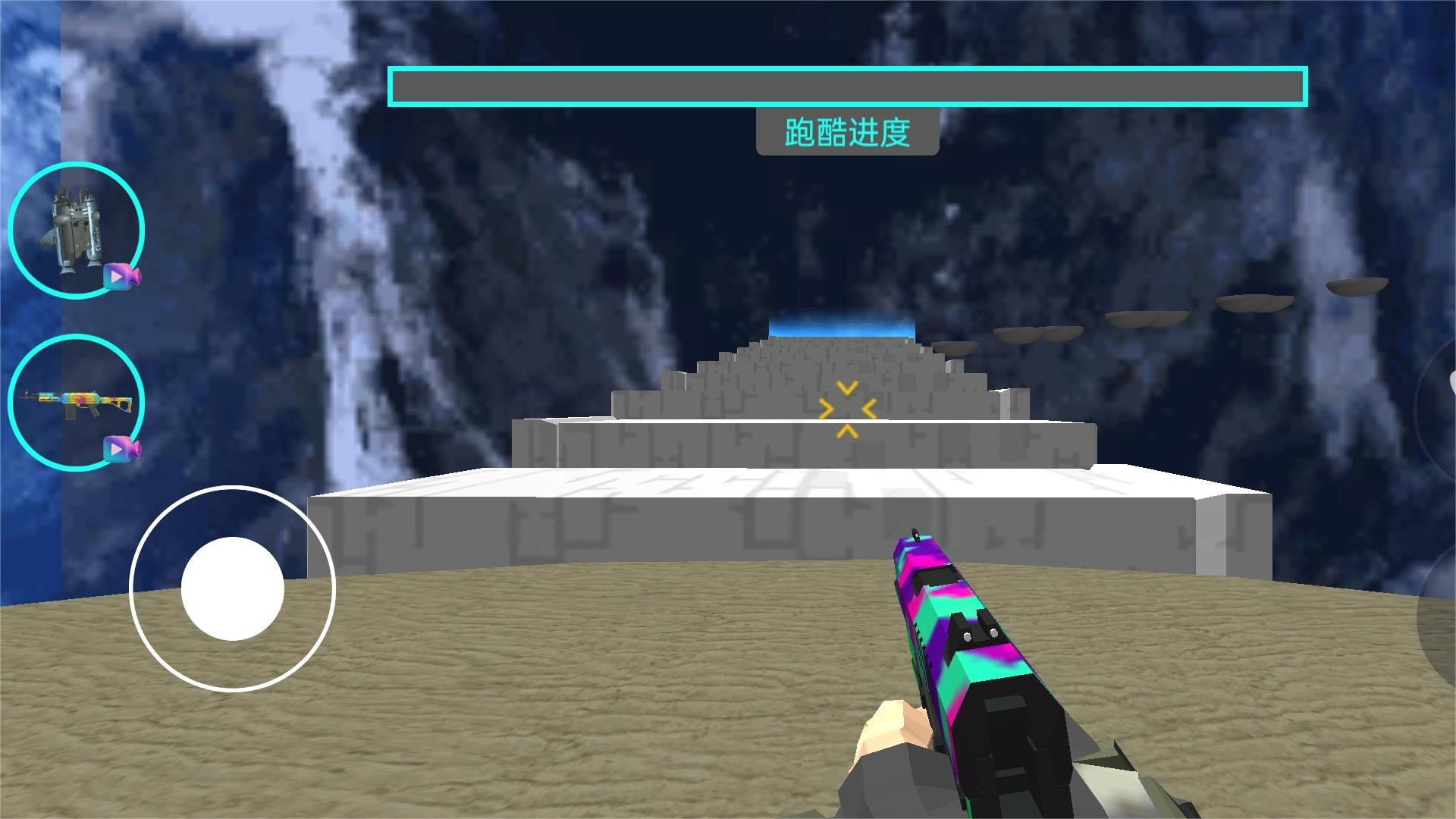This screenshot has height=819, width=1456.
Task: Select the rainbow rifle reward icon
Action: click(76, 403)
